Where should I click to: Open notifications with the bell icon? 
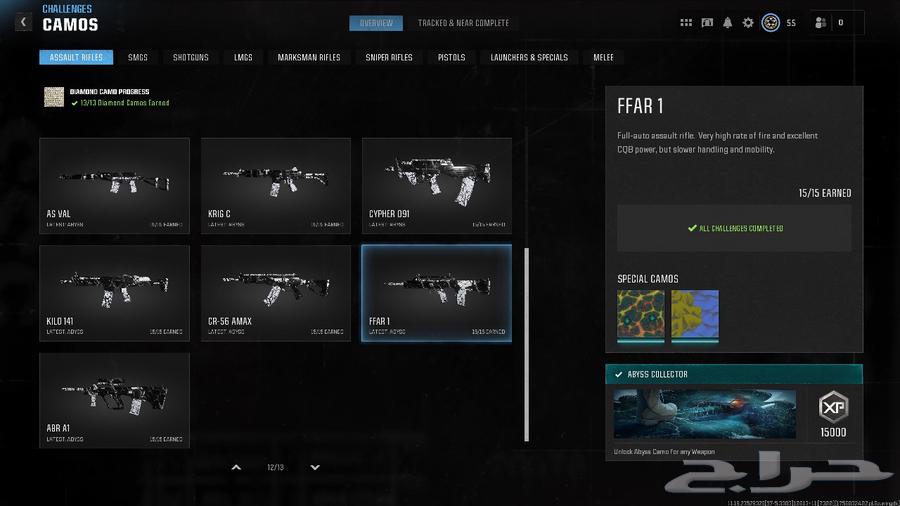point(728,23)
